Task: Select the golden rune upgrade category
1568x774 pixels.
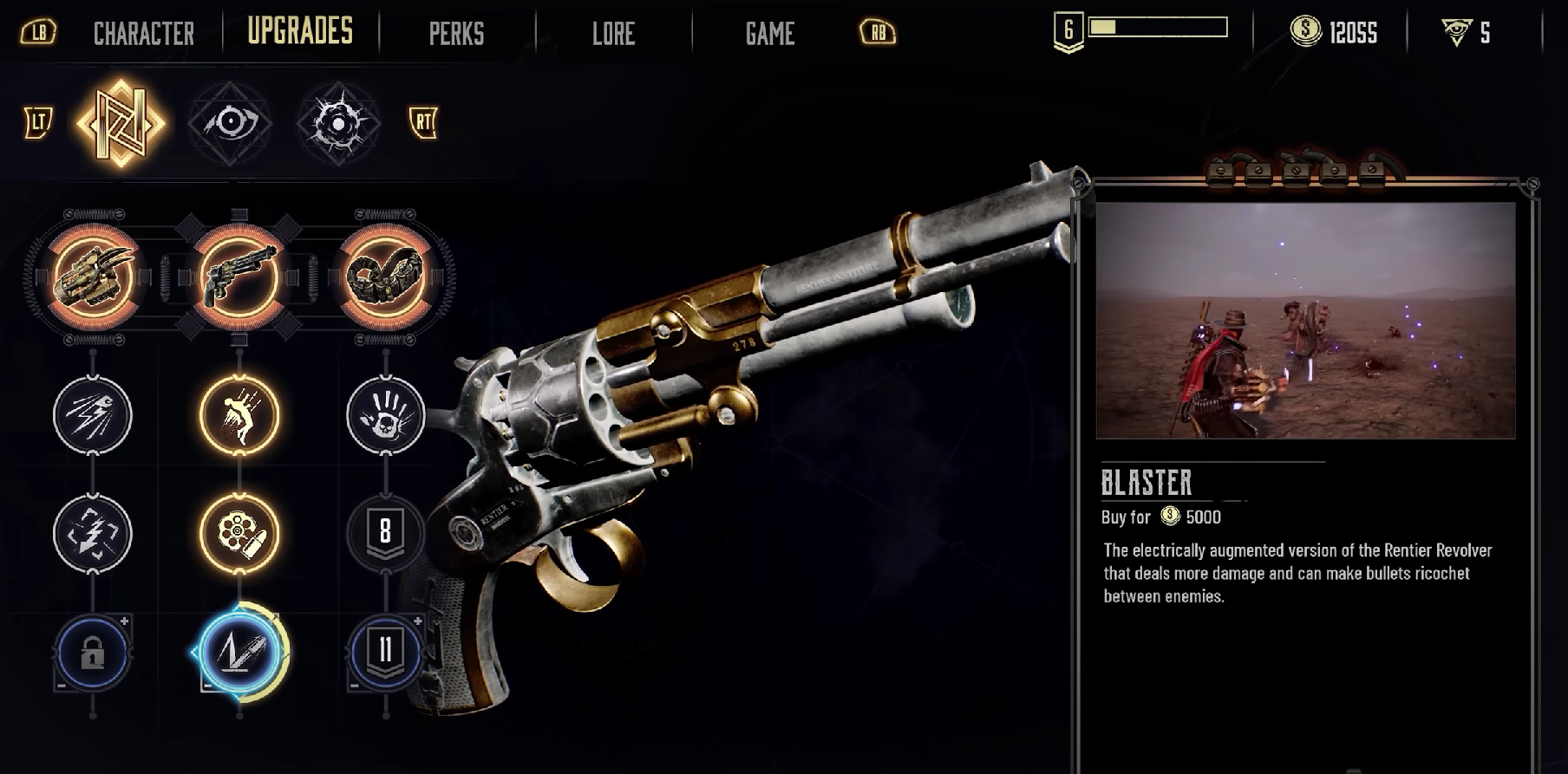Action: point(121,123)
